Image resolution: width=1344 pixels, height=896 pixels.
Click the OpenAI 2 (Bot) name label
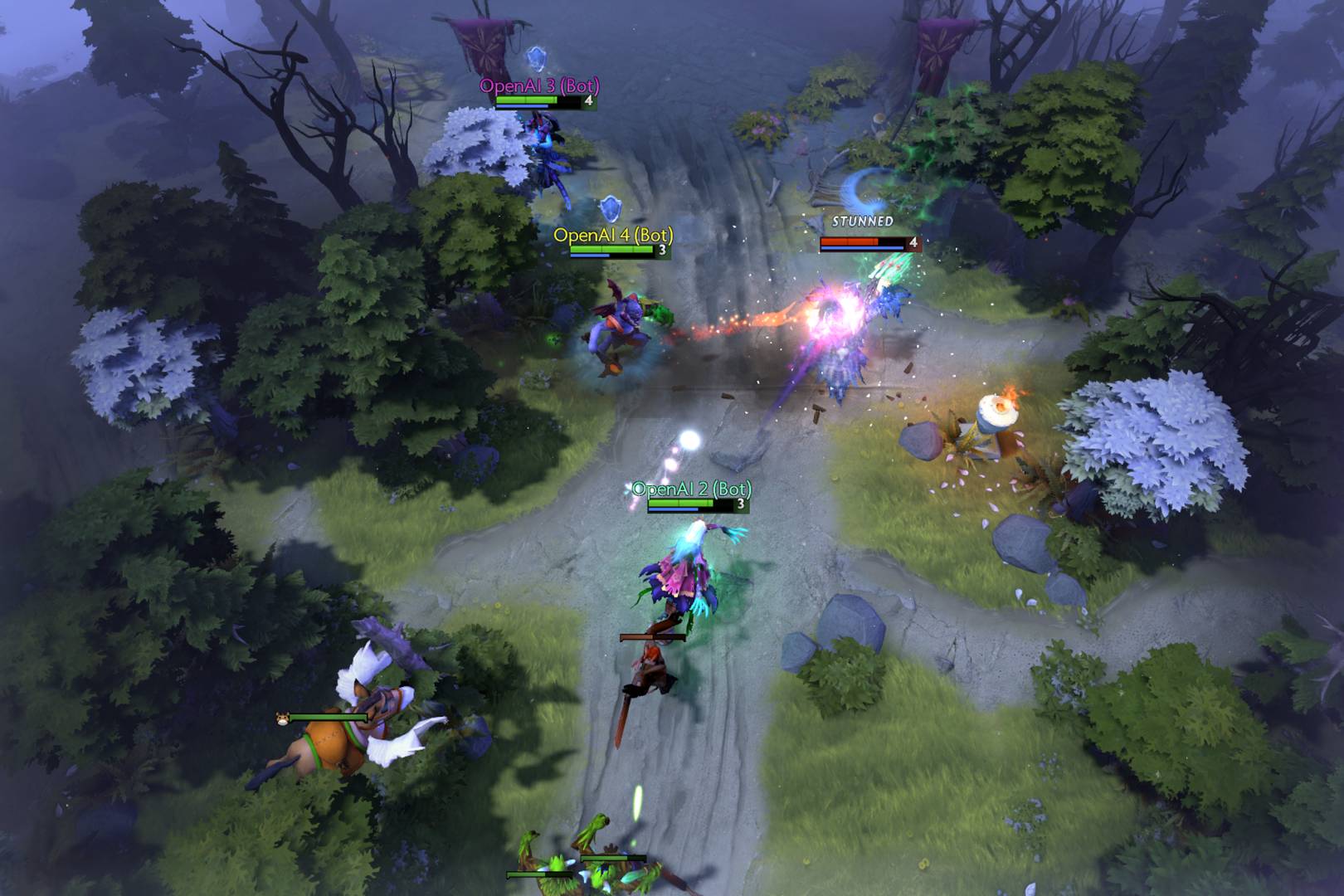(x=691, y=490)
